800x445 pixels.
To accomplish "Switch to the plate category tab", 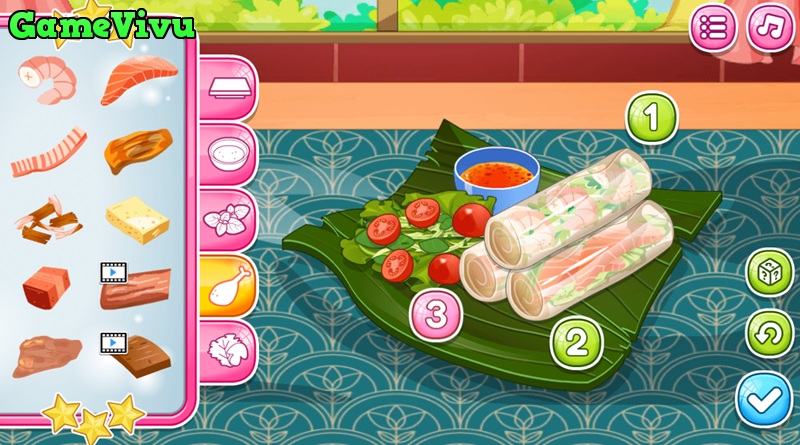I will click(226, 86).
